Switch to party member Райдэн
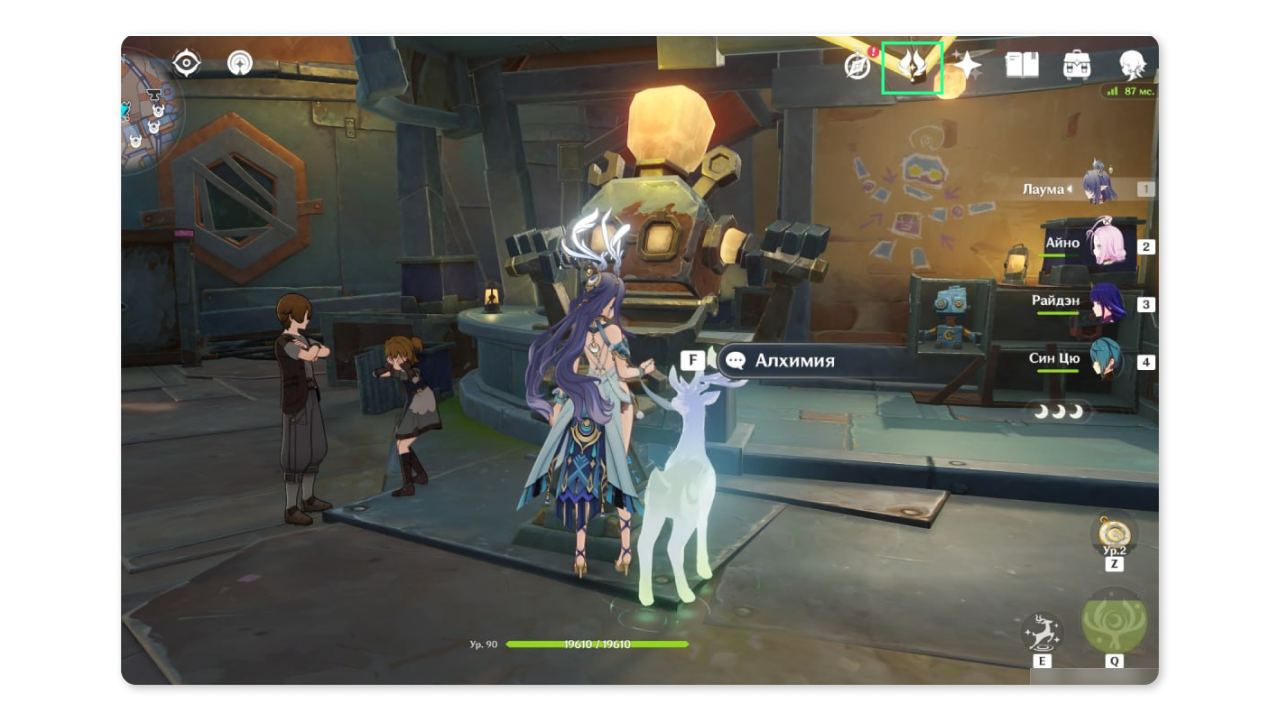This screenshot has height=720, width=1280. (1105, 303)
